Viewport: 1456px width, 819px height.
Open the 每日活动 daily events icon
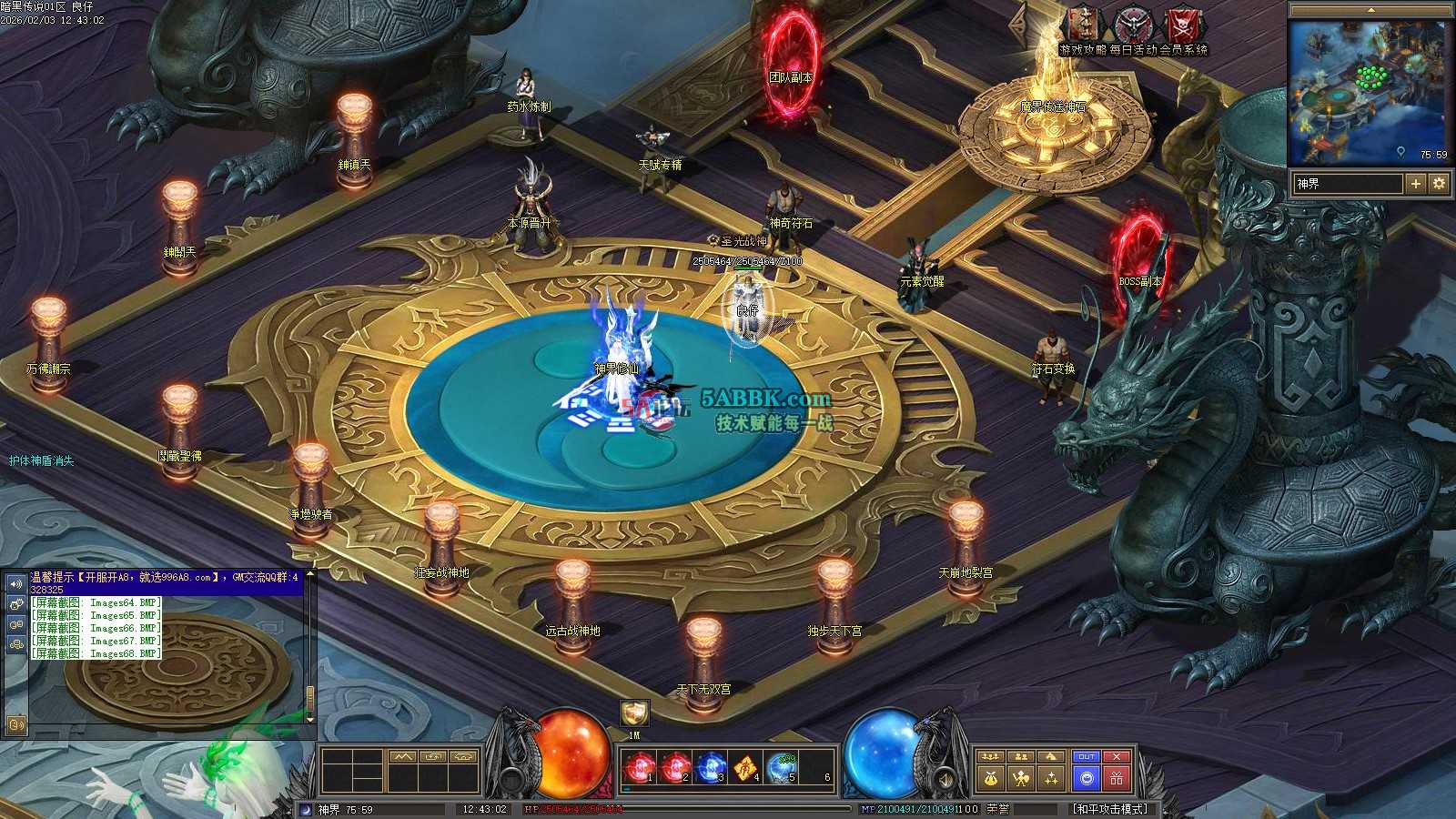pyautogui.click(x=1134, y=25)
